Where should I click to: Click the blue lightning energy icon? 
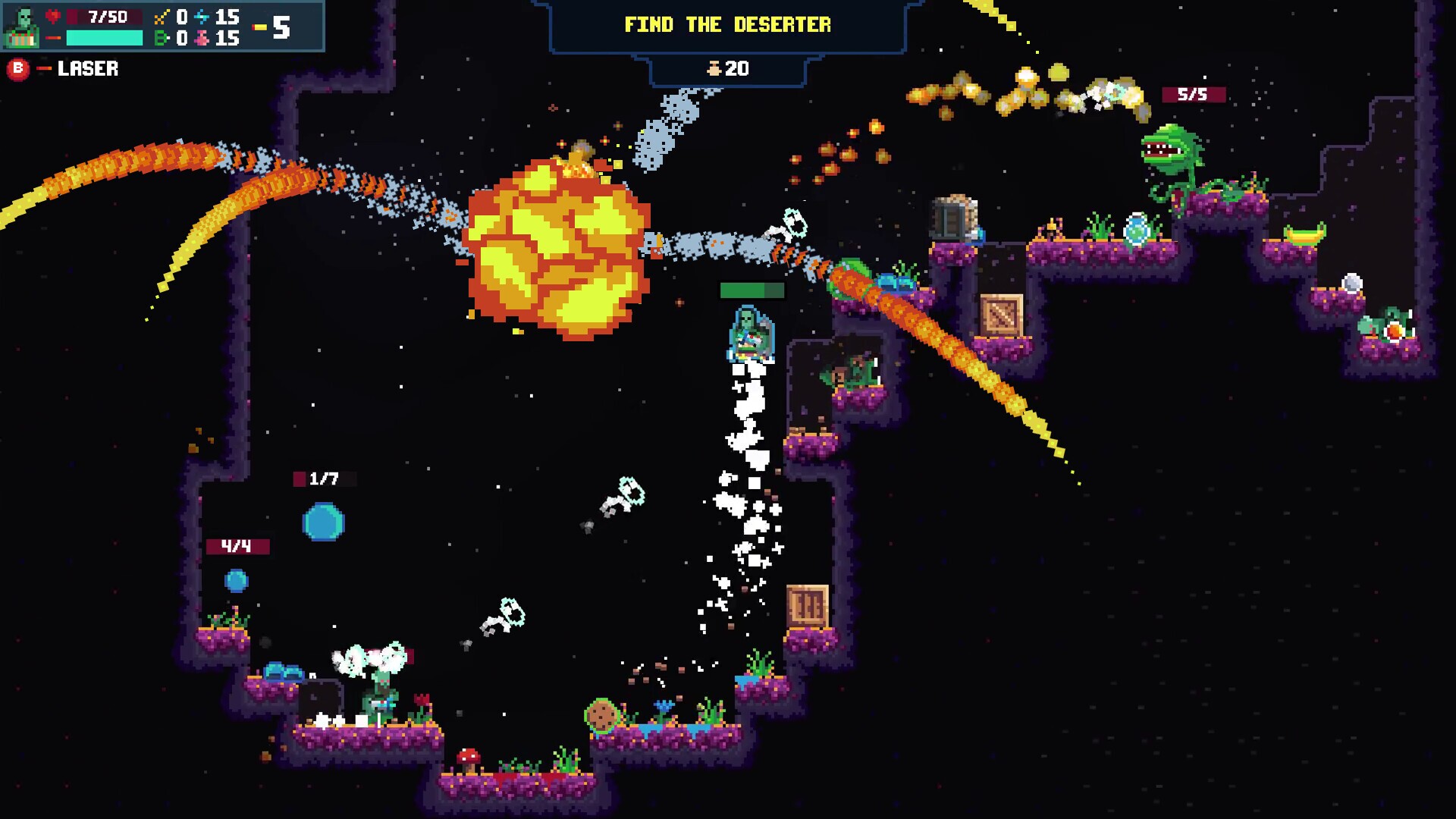pos(202,17)
